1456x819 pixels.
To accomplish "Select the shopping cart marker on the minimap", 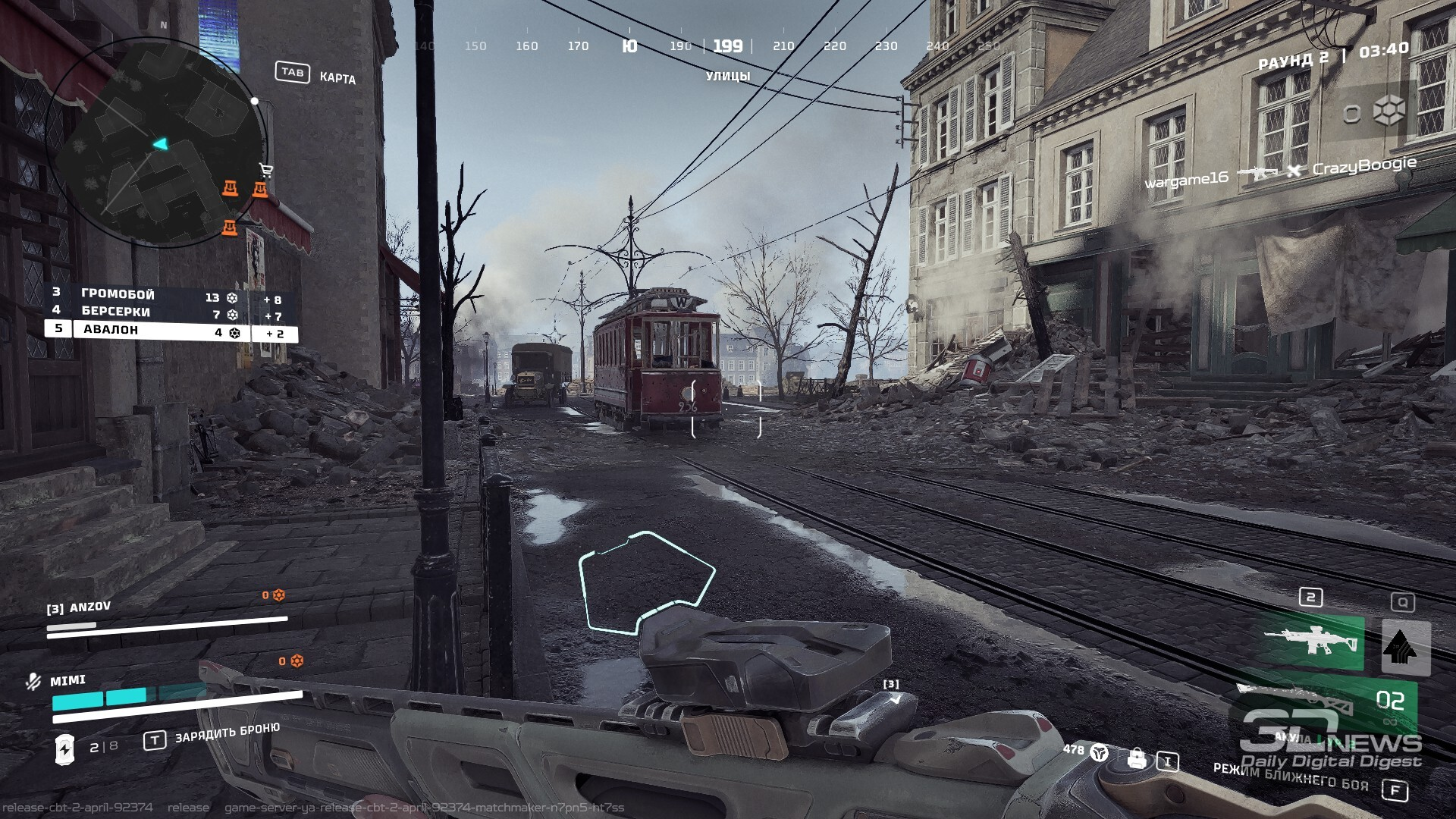I will pos(266,170).
